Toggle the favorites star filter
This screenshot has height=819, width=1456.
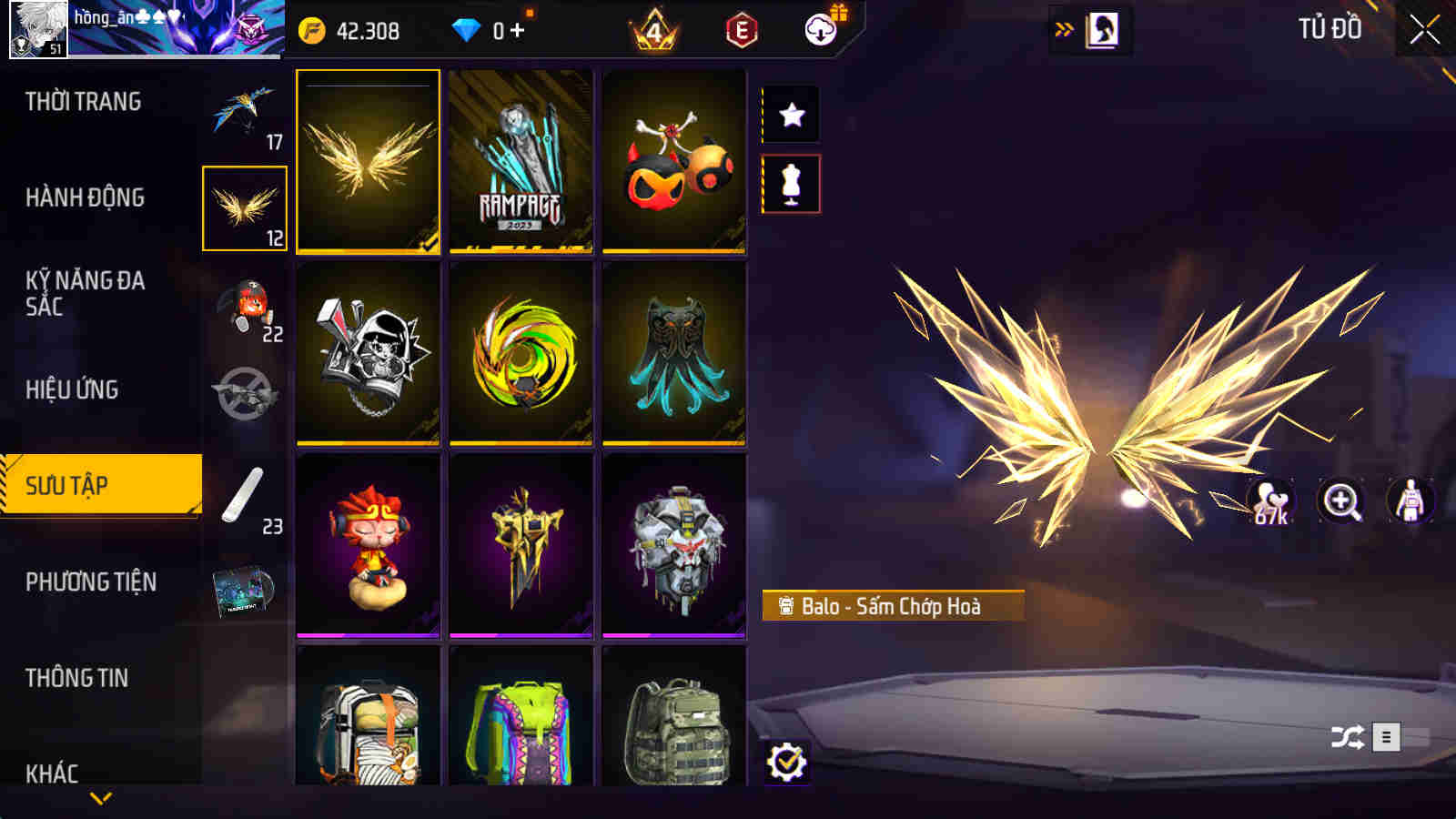[x=791, y=115]
